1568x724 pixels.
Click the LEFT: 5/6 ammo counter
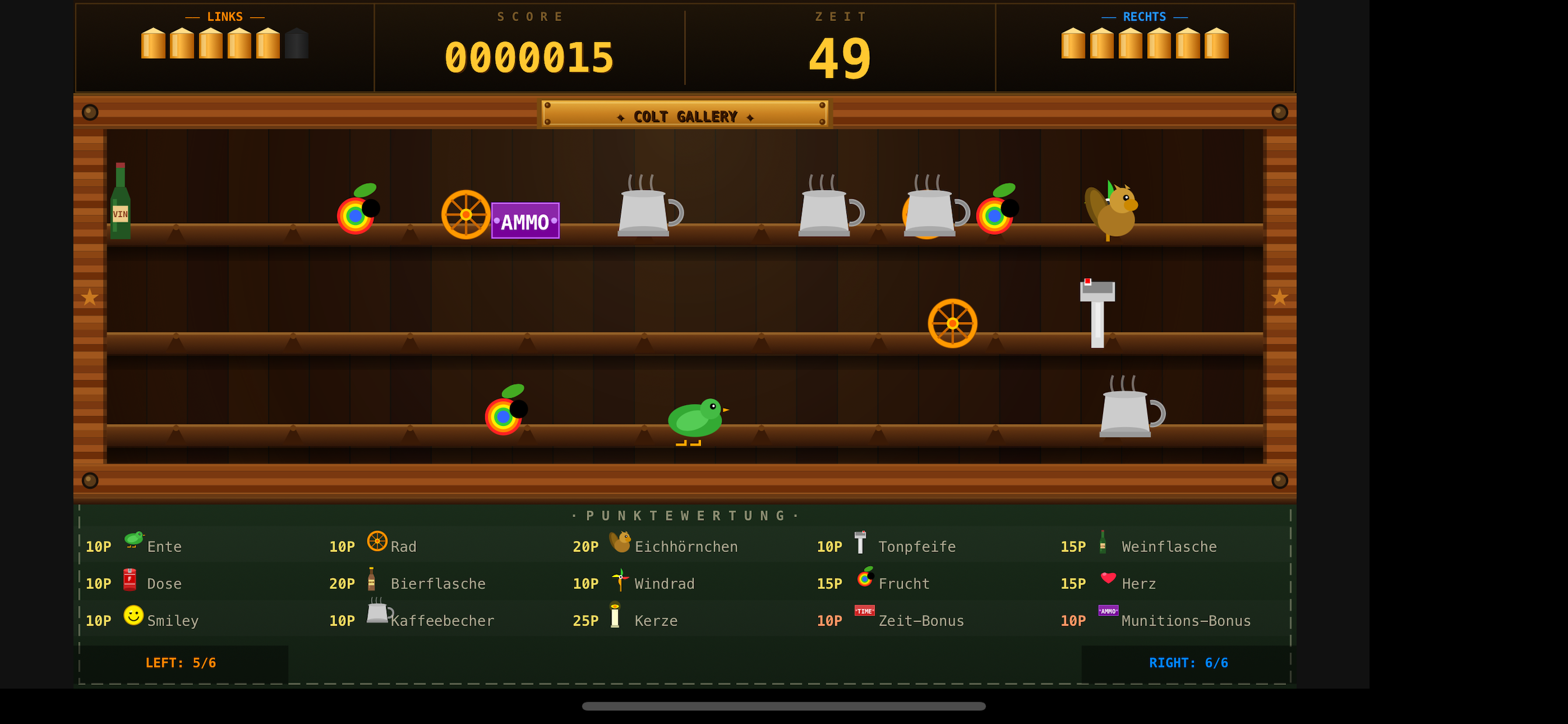(x=181, y=663)
